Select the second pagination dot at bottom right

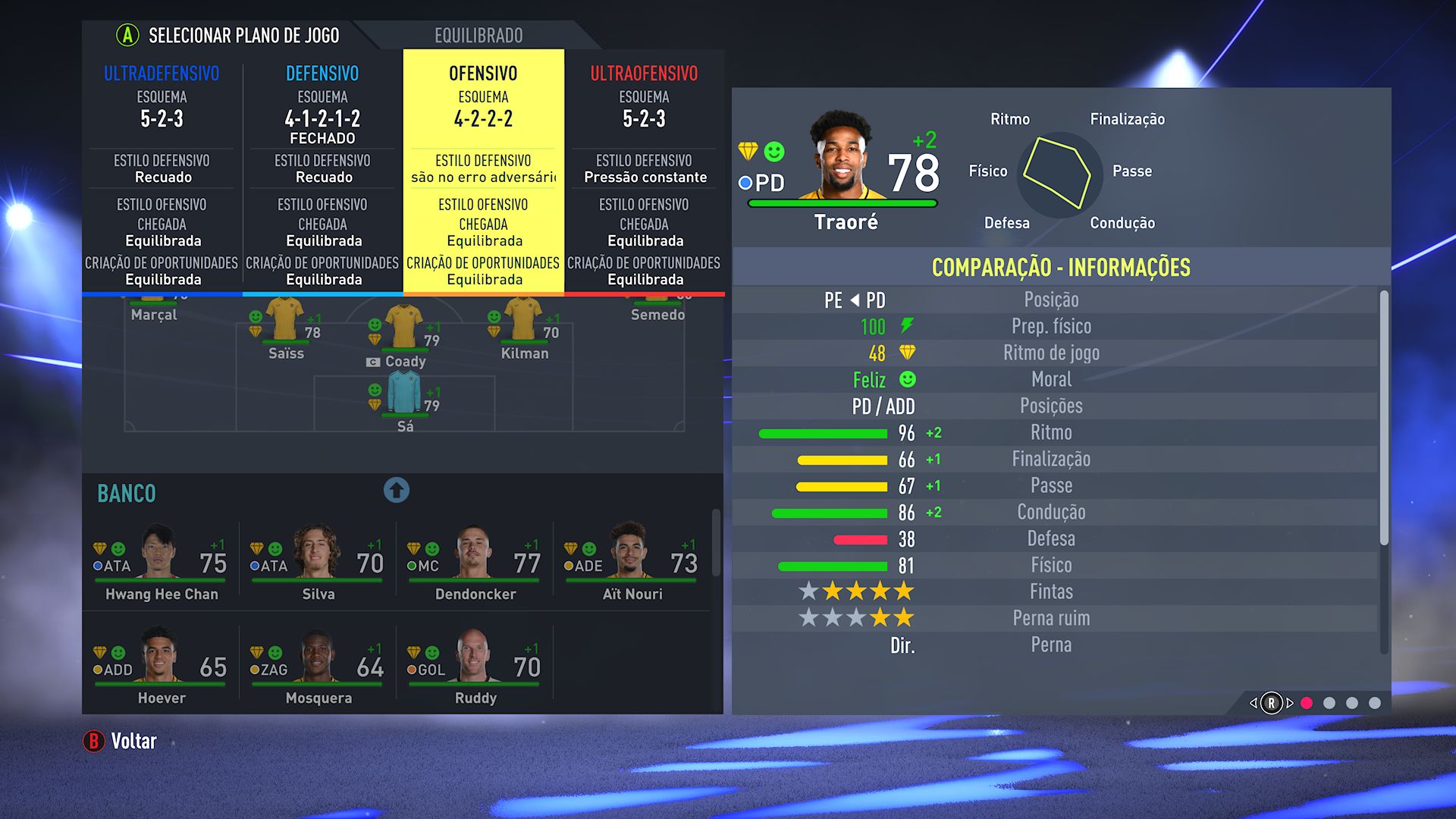[x=1329, y=702]
